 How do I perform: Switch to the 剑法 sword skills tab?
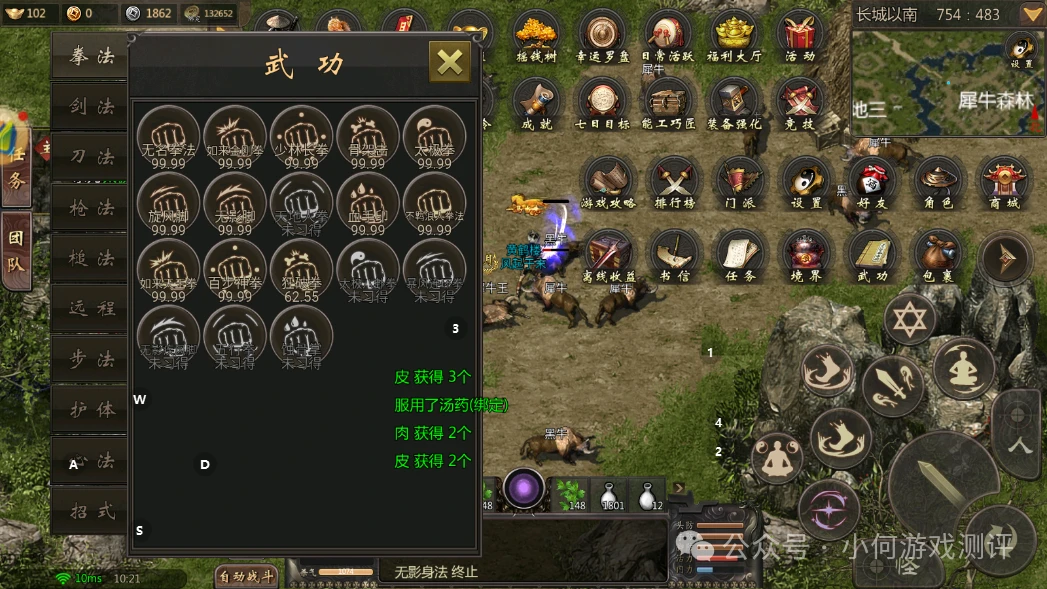pyautogui.click(x=91, y=107)
